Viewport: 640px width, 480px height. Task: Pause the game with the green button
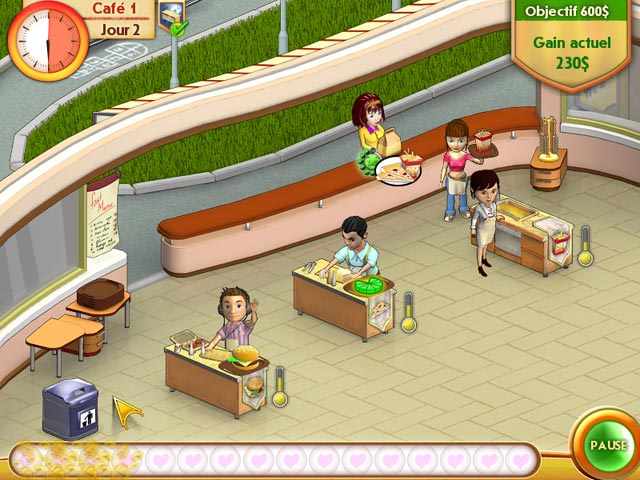(x=608, y=444)
